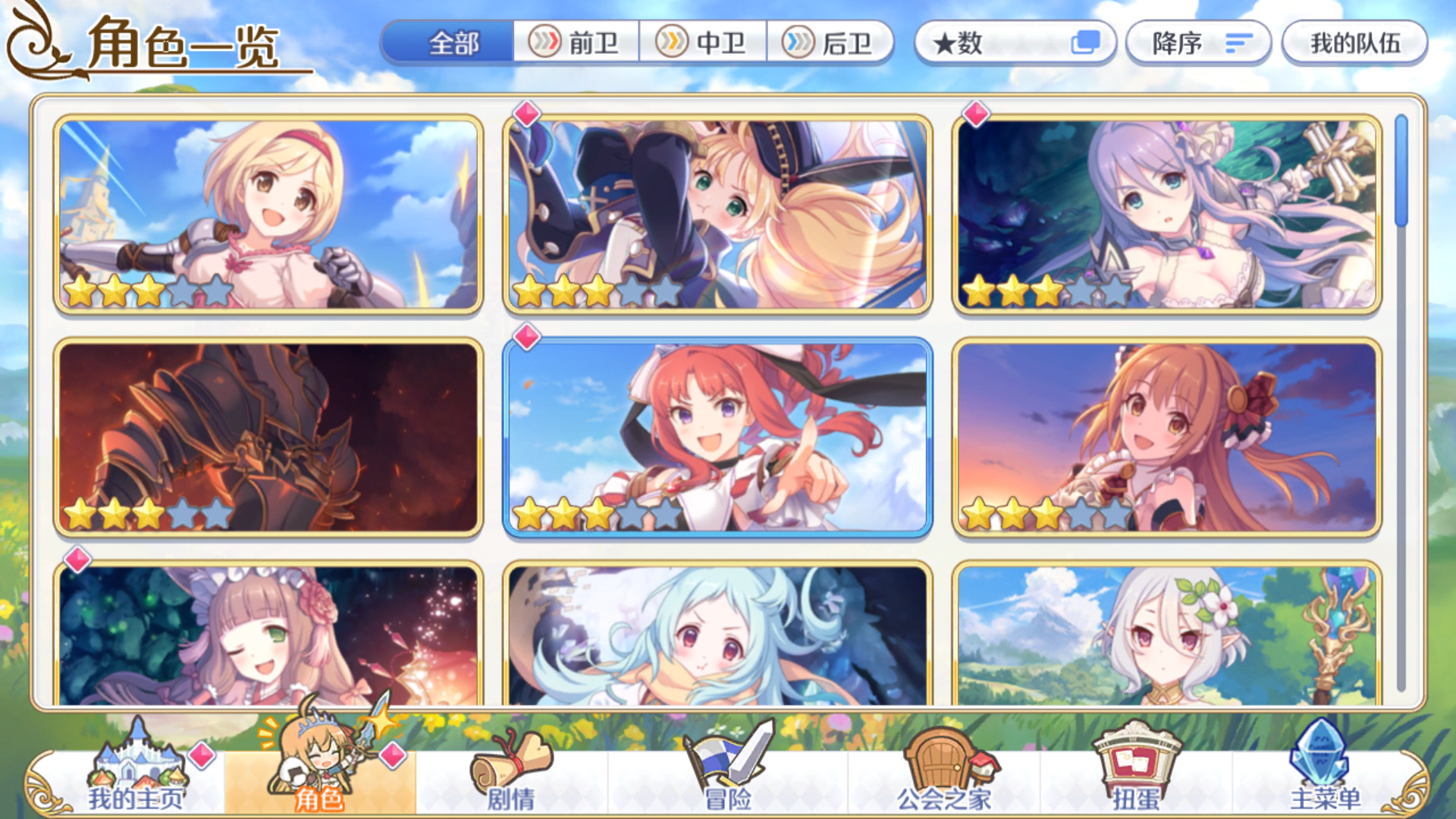Open the ★数 sort criteria dropdown
This screenshot has width=1456, height=819.
tap(993, 43)
